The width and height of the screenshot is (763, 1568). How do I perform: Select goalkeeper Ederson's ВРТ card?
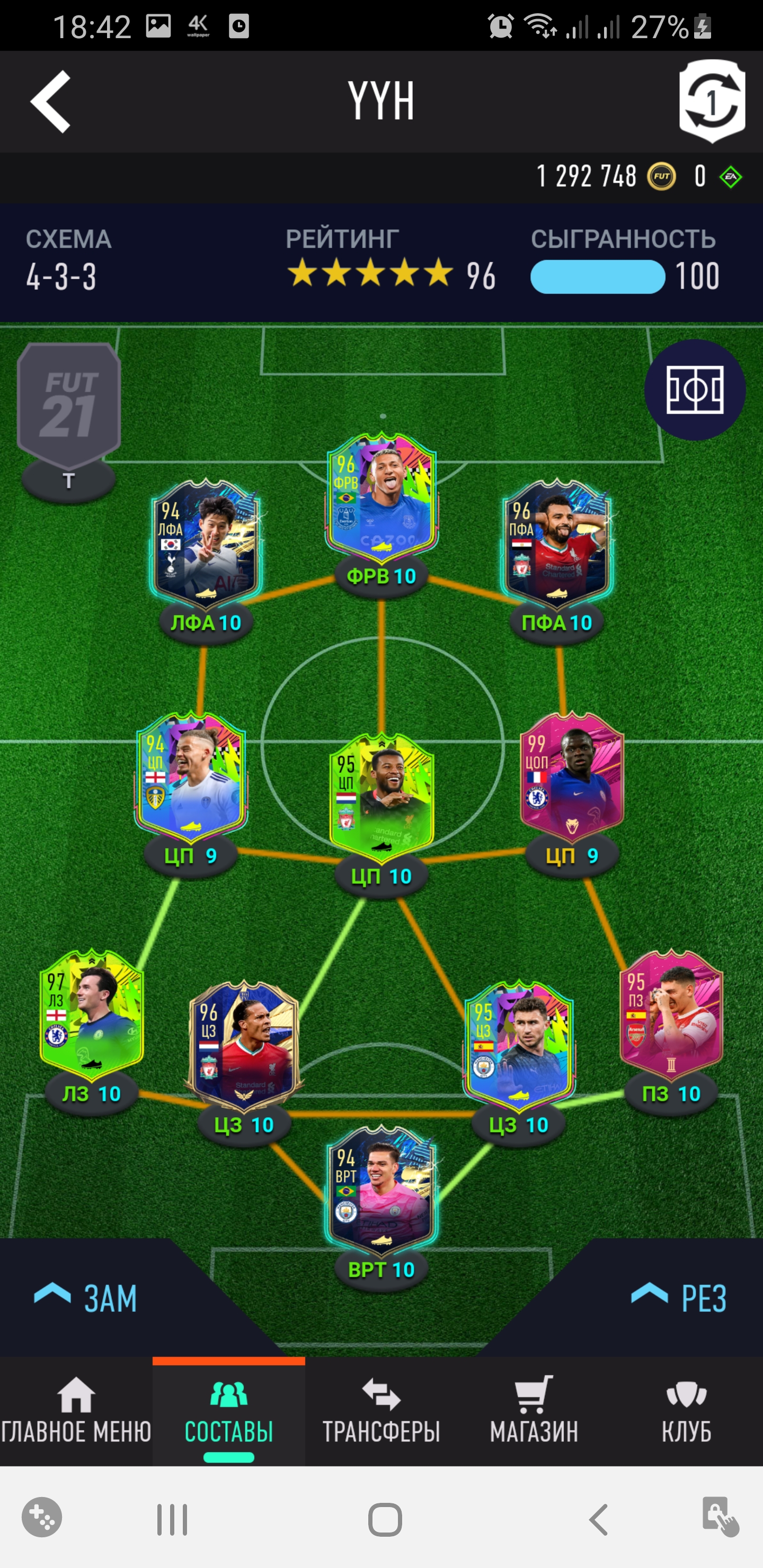[x=382, y=1193]
